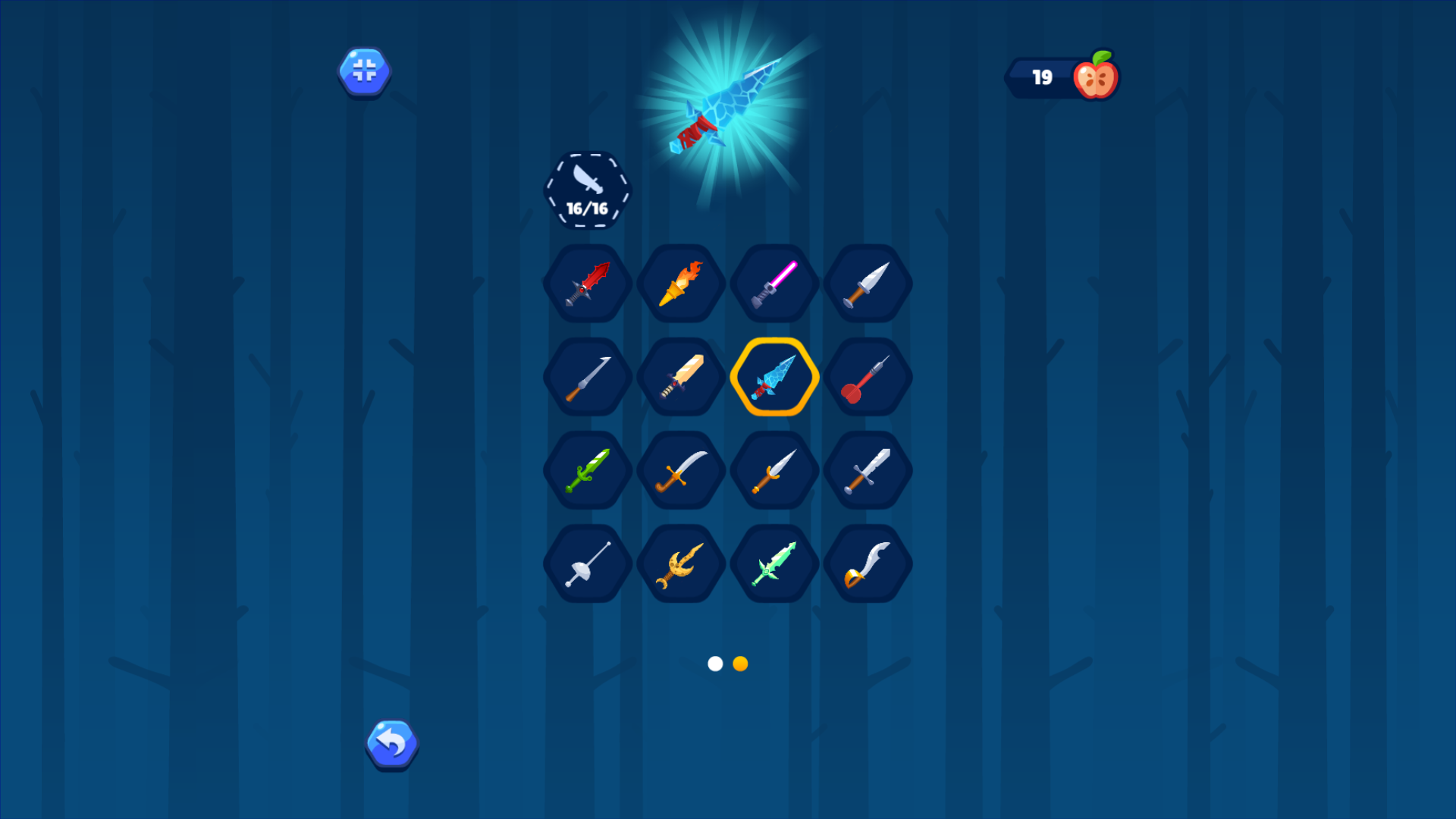This screenshot has height=819, width=1456.
Task: Select the gold-hilted straight sword
Action: [774, 469]
